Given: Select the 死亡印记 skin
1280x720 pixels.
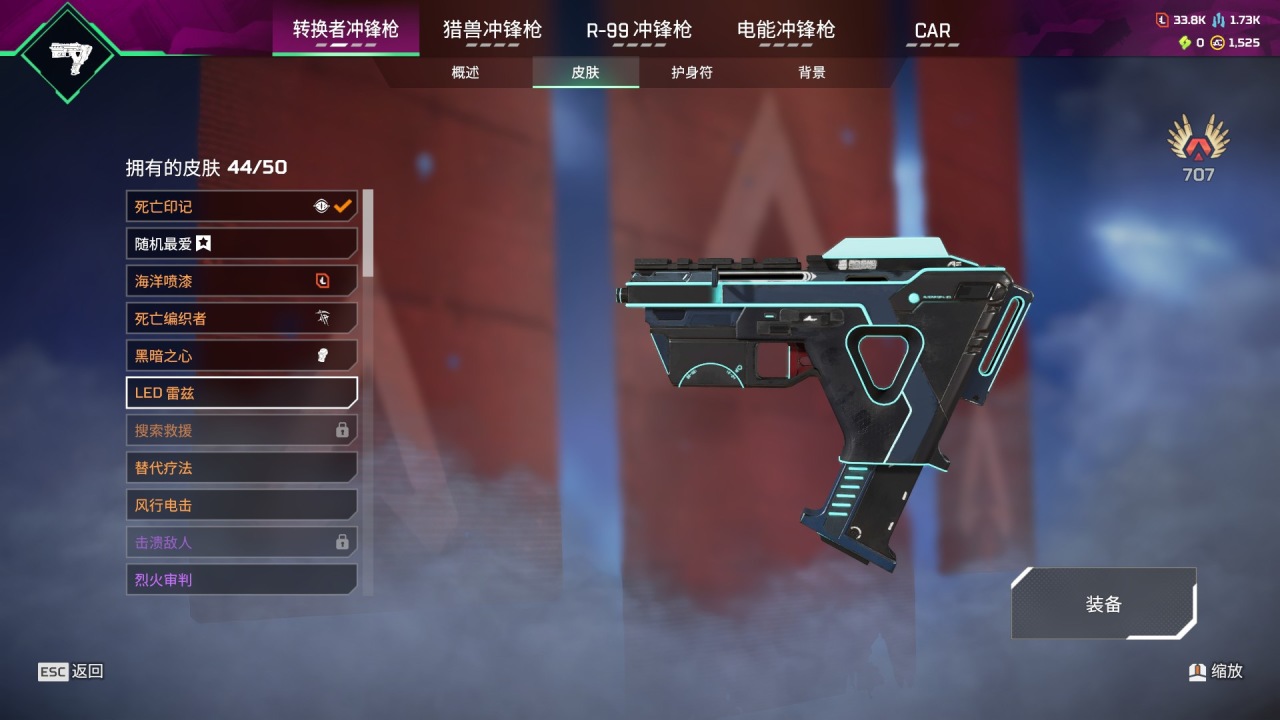Looking at the screenshot, I should (x=240, y=207).
